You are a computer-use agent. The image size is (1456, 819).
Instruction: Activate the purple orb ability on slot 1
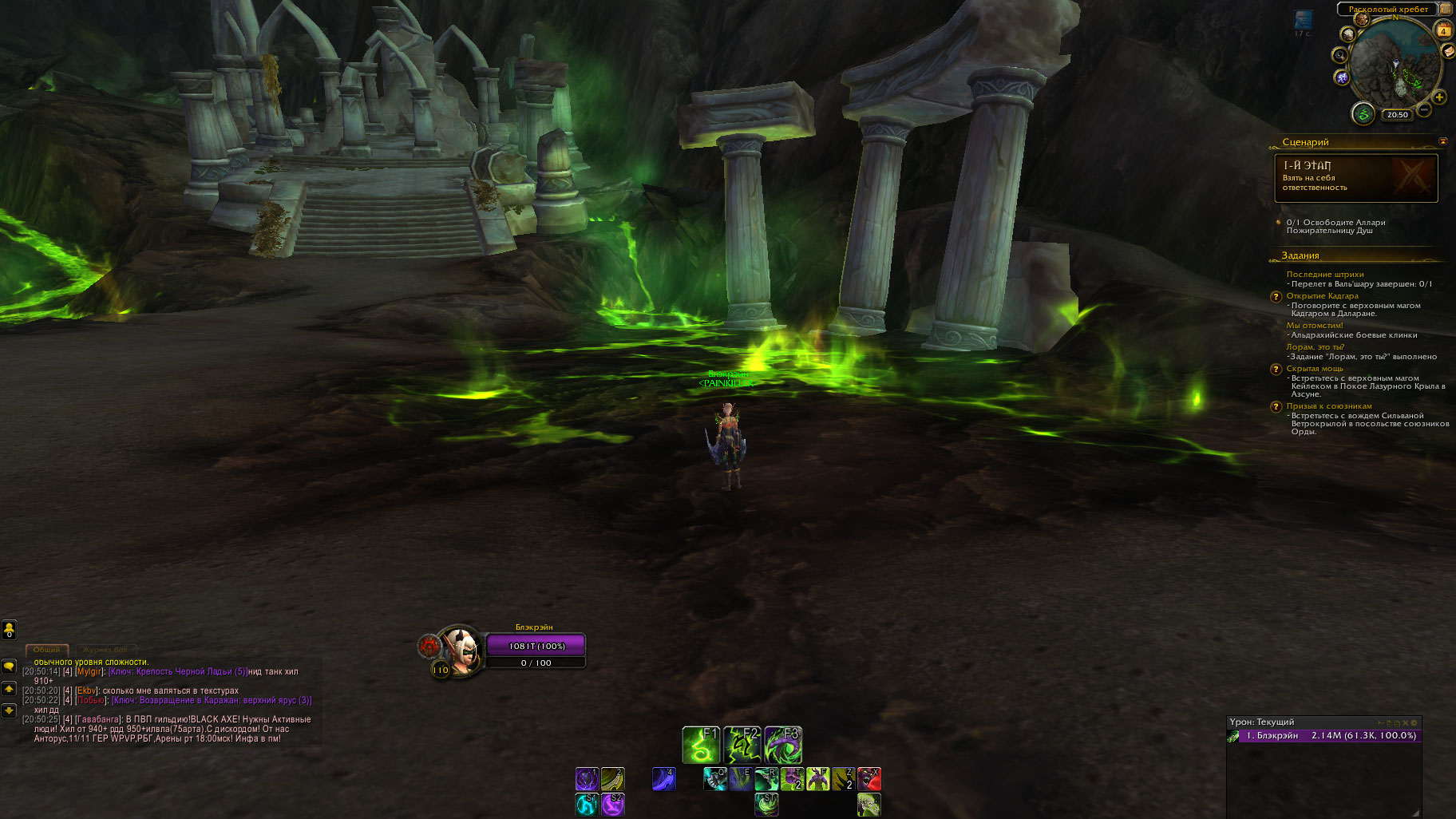[587, 778]
